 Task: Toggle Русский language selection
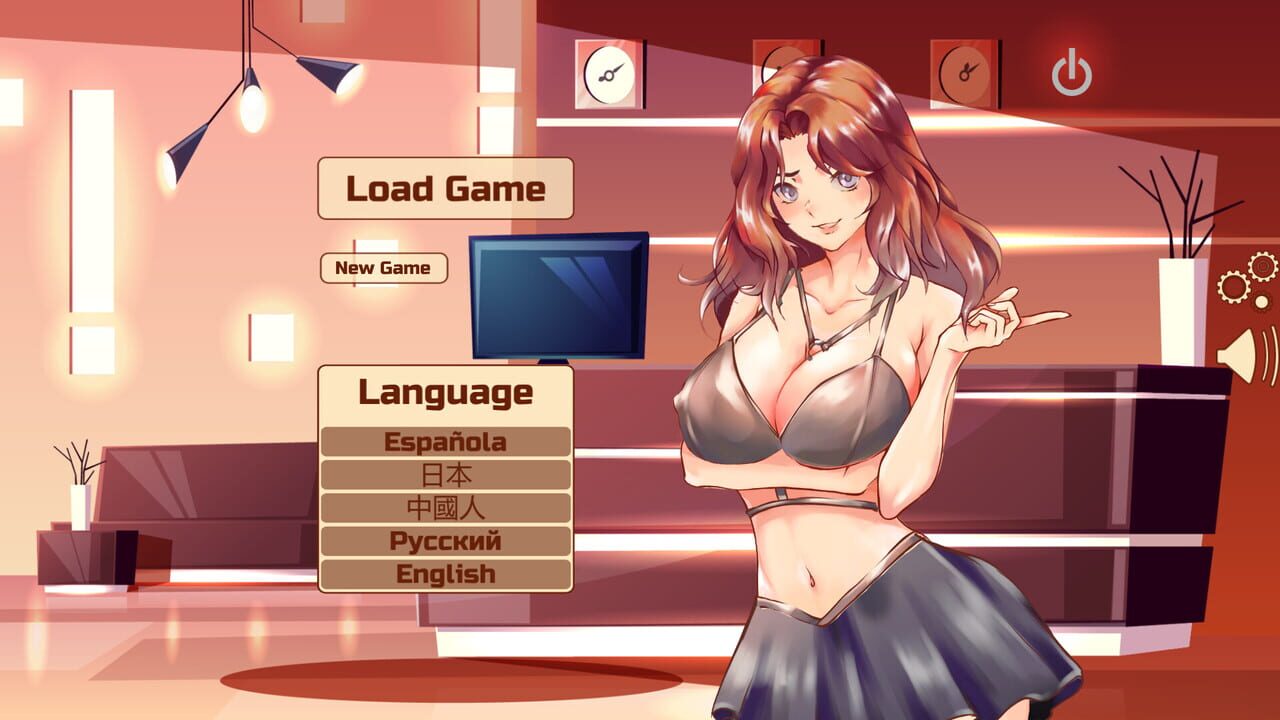[x=445, y=541]
